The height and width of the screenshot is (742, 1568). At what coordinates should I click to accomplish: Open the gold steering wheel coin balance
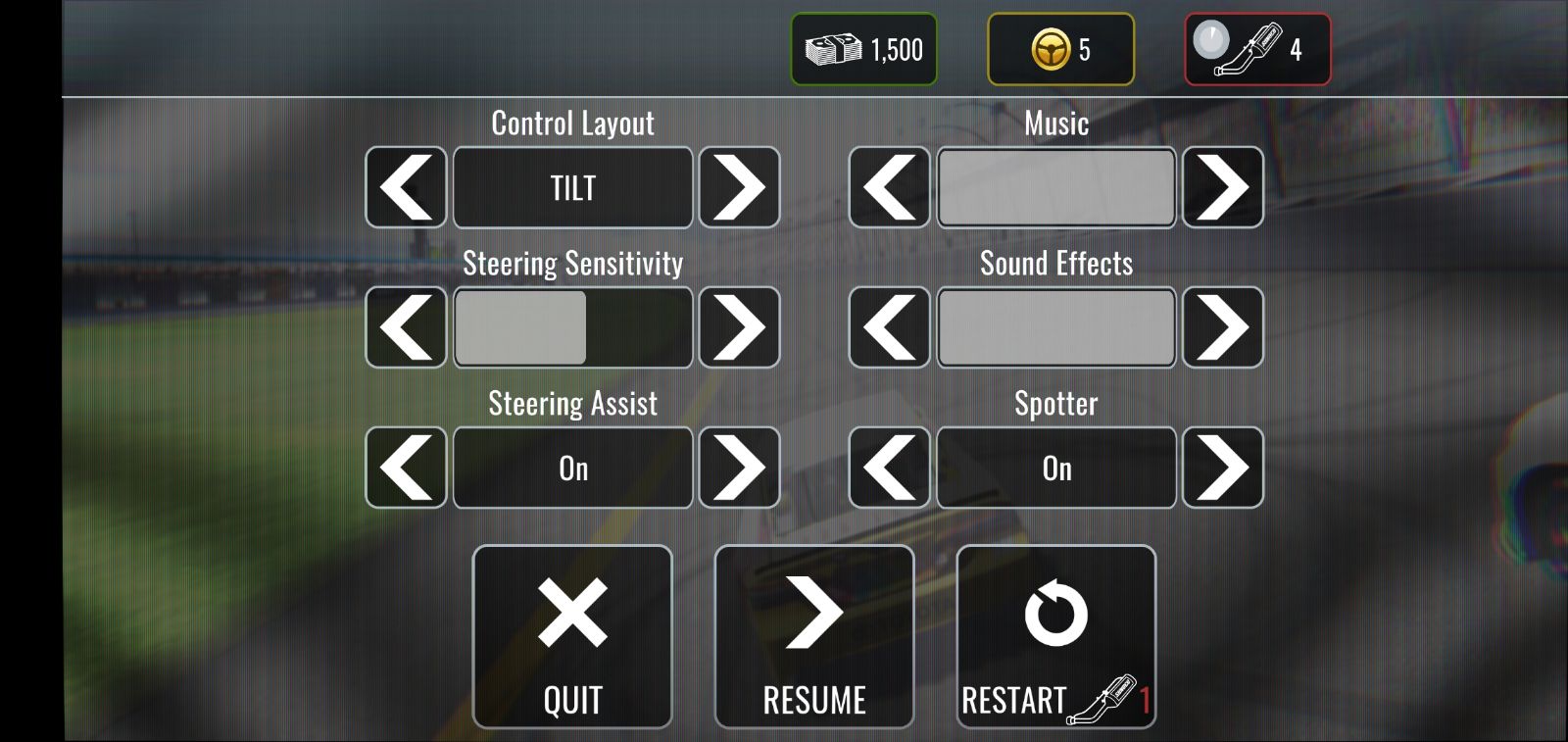[1060, 49]
